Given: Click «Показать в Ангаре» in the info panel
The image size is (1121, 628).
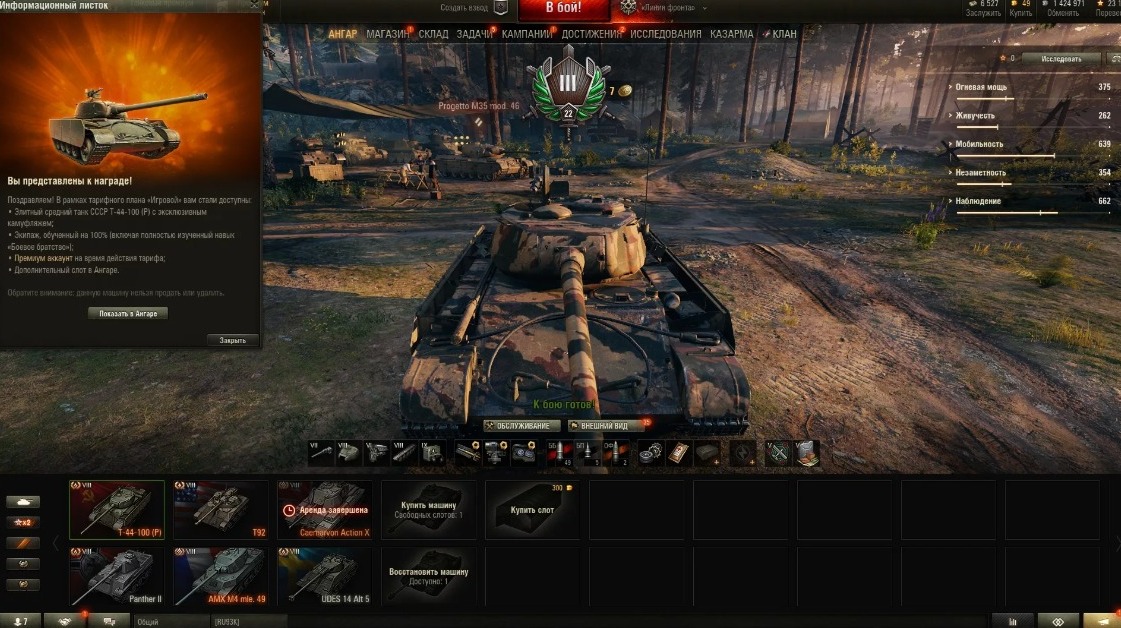Looking at the screenshot, I should pyautogui.click(x=128, y=313).
